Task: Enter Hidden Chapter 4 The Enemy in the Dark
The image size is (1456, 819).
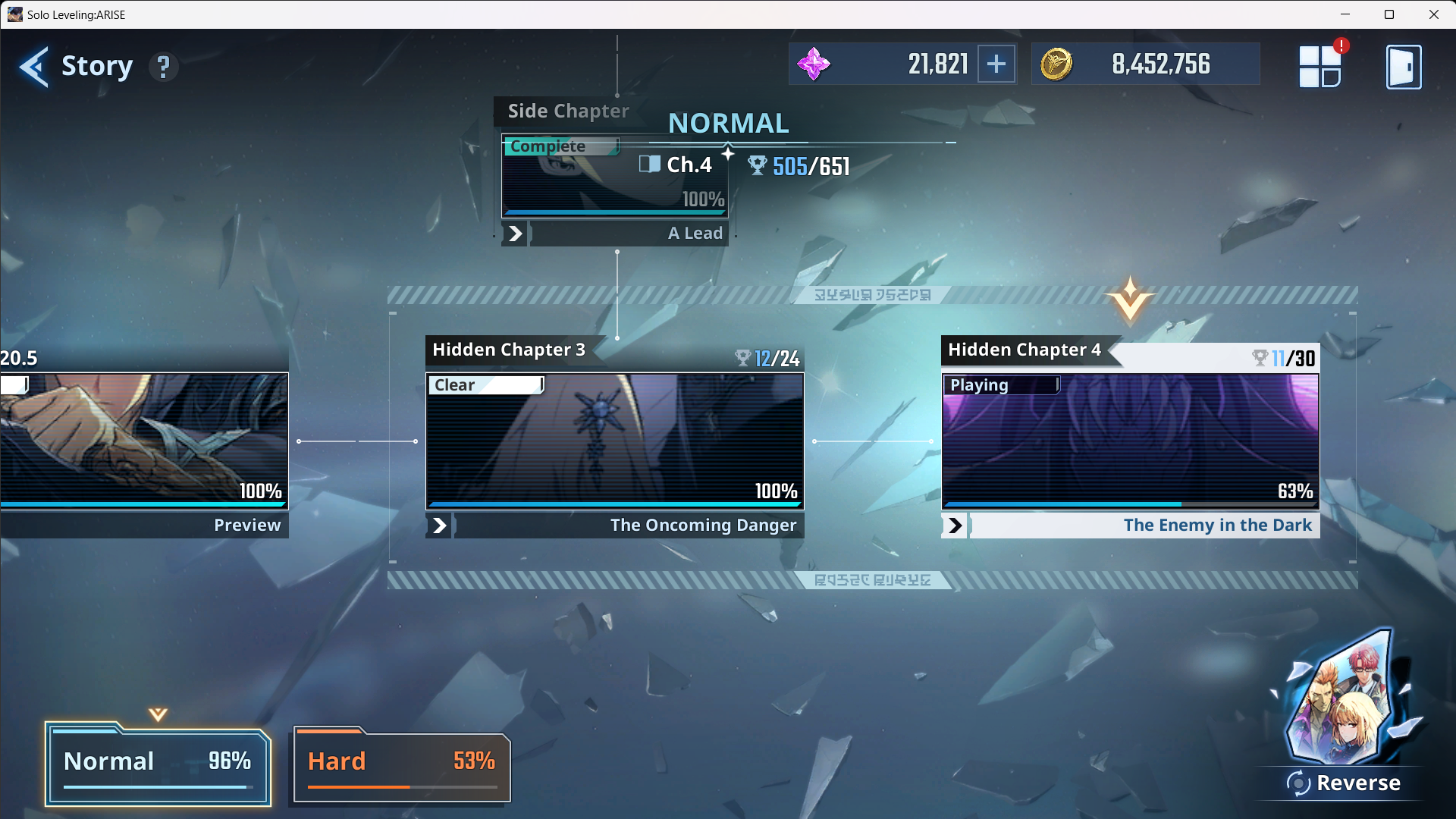Action: (x=1130, y=440)
